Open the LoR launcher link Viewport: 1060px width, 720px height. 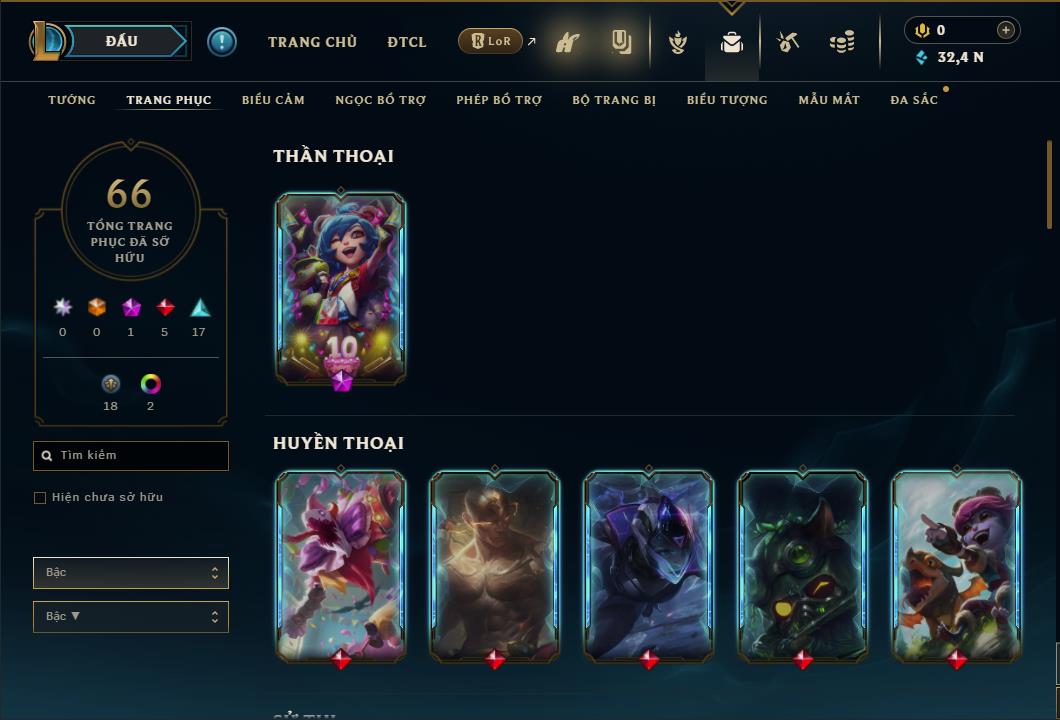[x=491, y=41]
